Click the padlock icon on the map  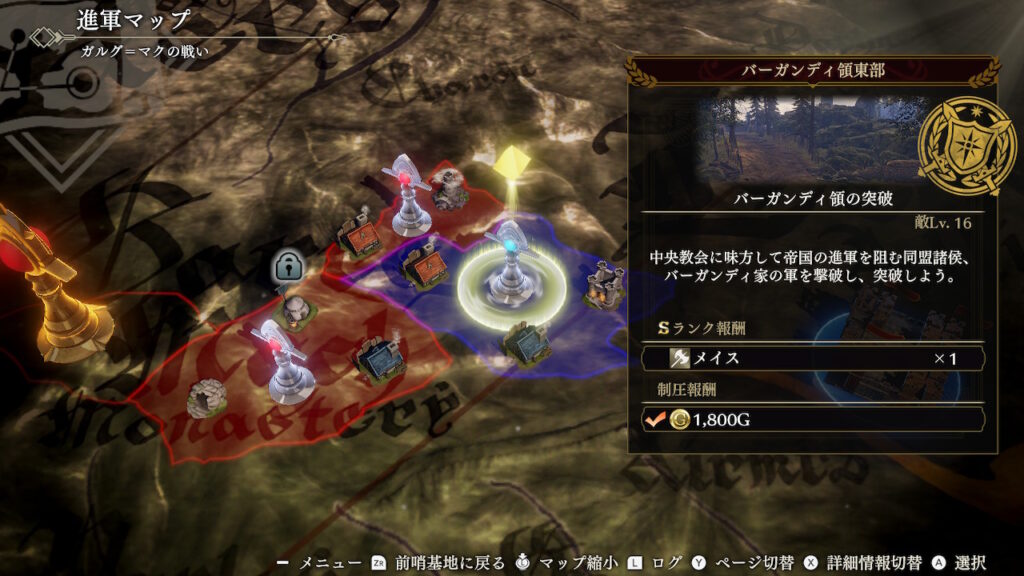(x=287, y=266)
